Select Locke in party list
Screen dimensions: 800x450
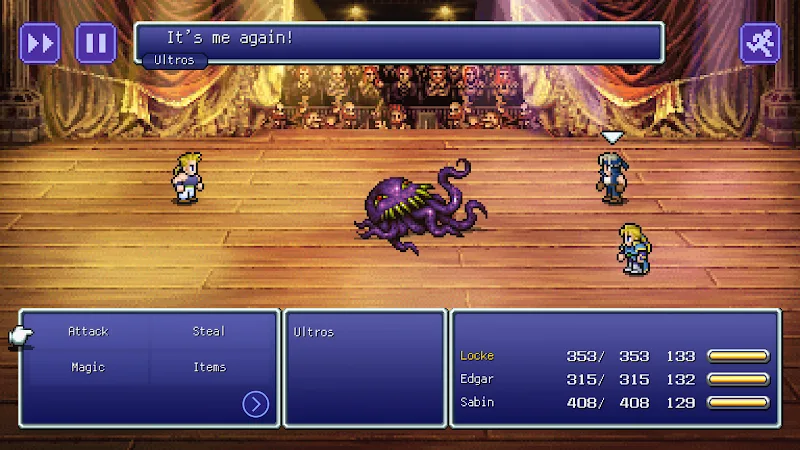[x=477, y=355]
